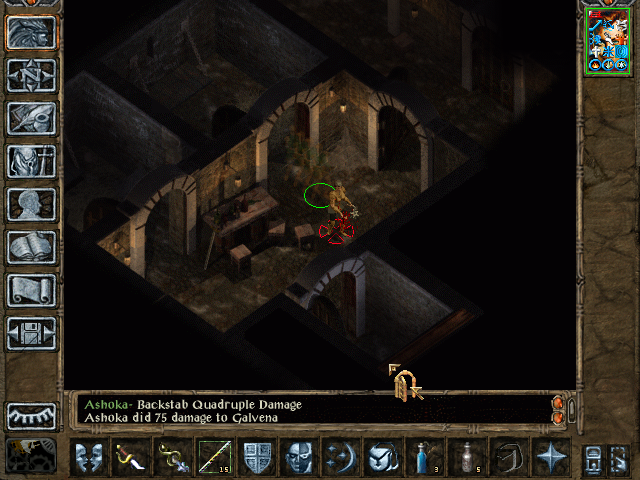Activate the shield guard action
This screenshot has width=640, height=480.
pyautogui.click(x=257, y=457)
